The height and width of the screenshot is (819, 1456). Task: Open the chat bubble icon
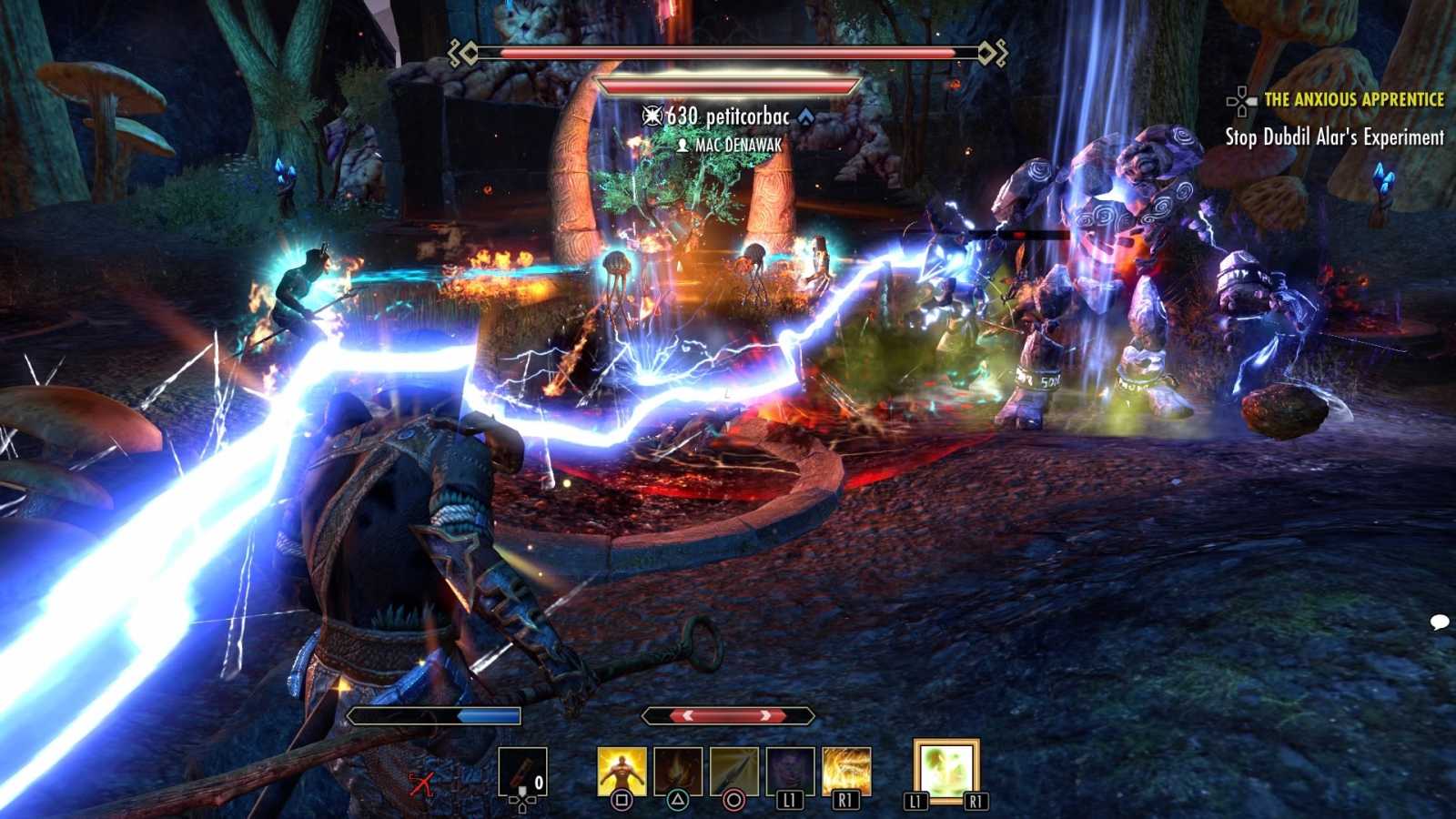click(x=1439, y=622)
